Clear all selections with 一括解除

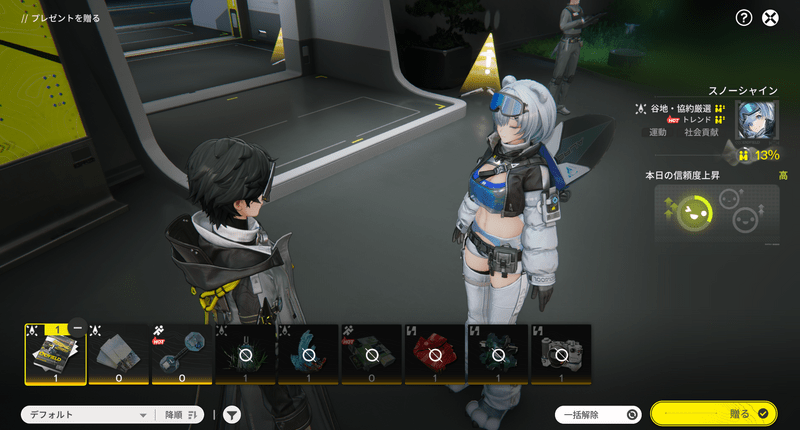coord(598,414)
